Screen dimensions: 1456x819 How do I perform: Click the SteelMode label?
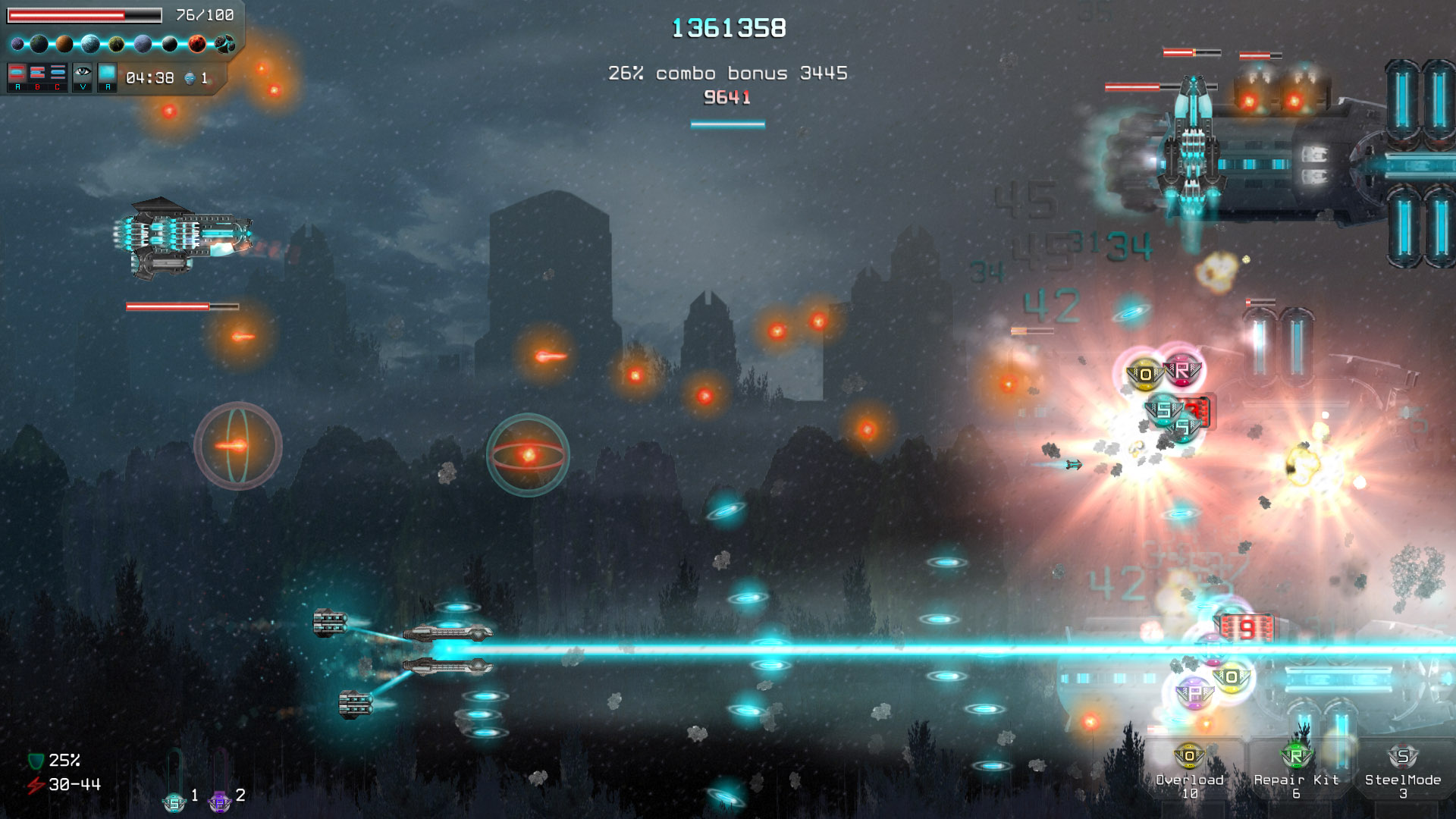(1401, 780)
